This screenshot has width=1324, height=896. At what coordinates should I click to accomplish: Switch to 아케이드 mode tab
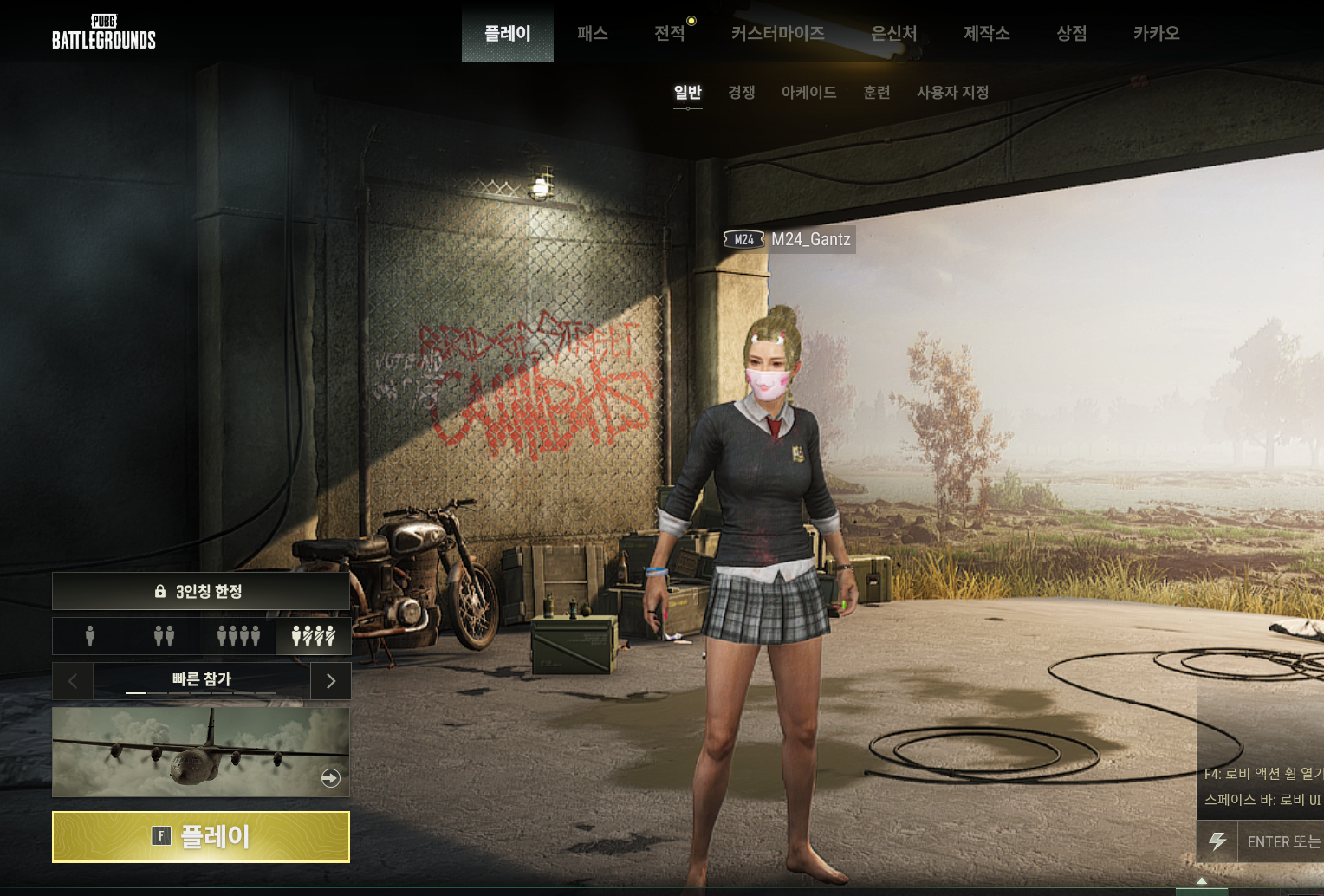pos(808,92)
